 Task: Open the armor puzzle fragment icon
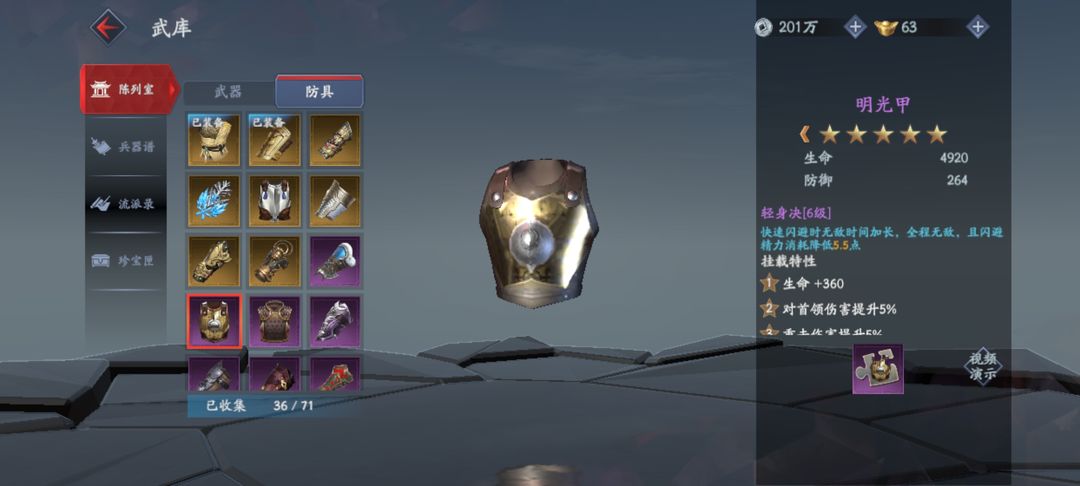[x=878, y=369]
